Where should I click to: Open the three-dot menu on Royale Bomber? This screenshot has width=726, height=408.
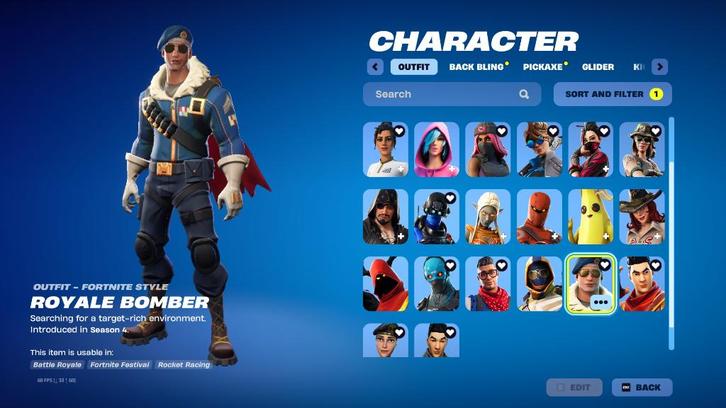point(601,300)
